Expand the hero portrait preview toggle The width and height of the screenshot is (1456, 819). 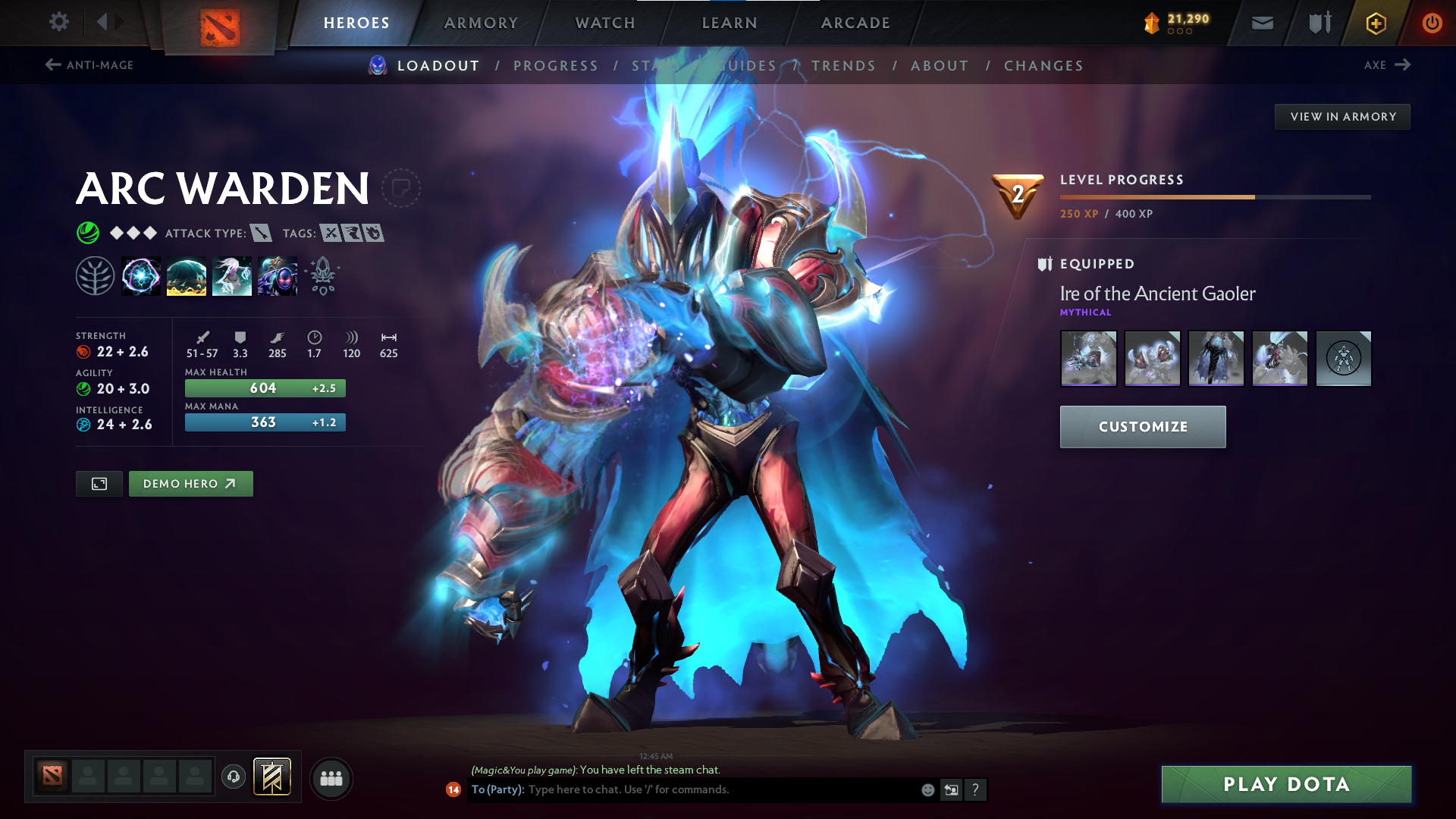point(98,483)
